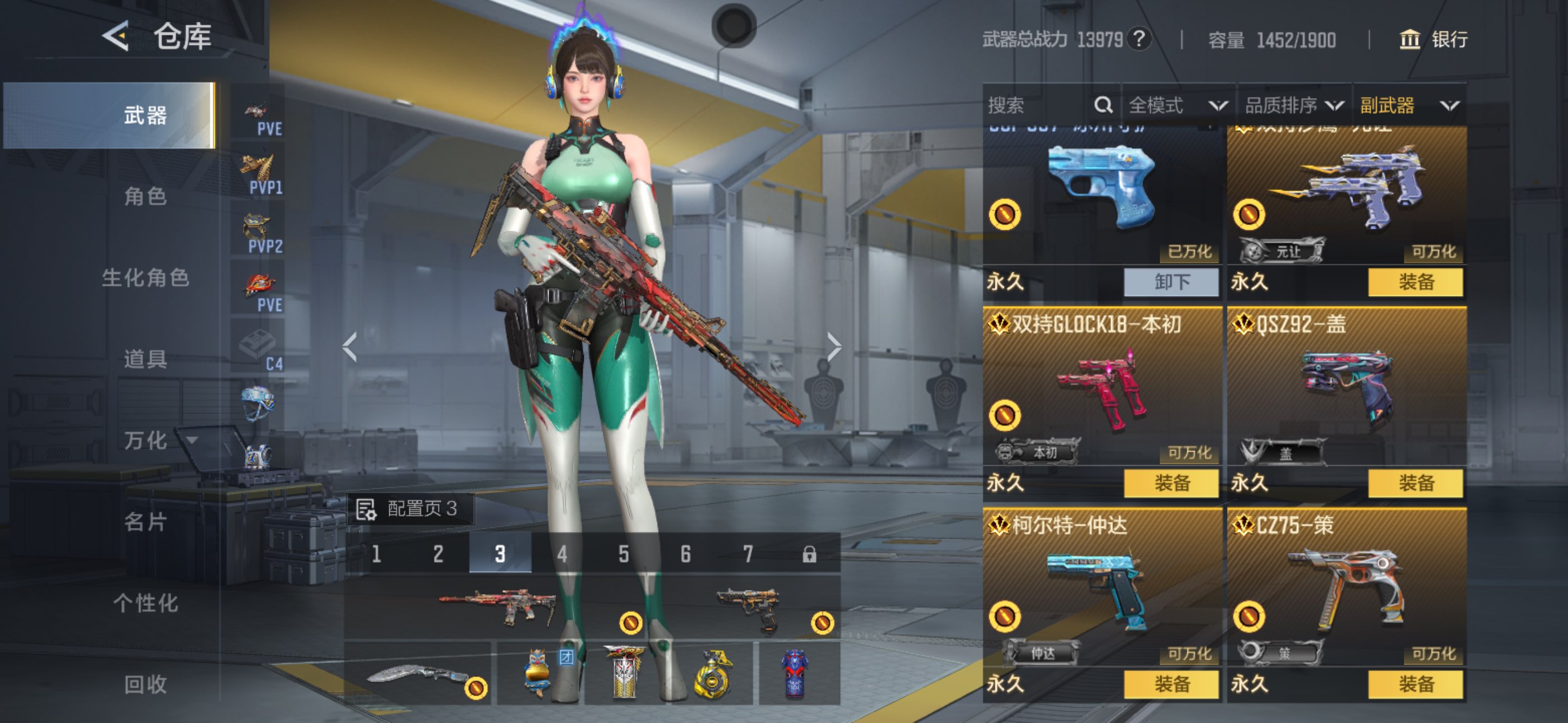This screenshot has height=723, width=1568.
Task: Go back using the arrow beside 仓库
Action: pyautogui.click(x=115, y=36)
